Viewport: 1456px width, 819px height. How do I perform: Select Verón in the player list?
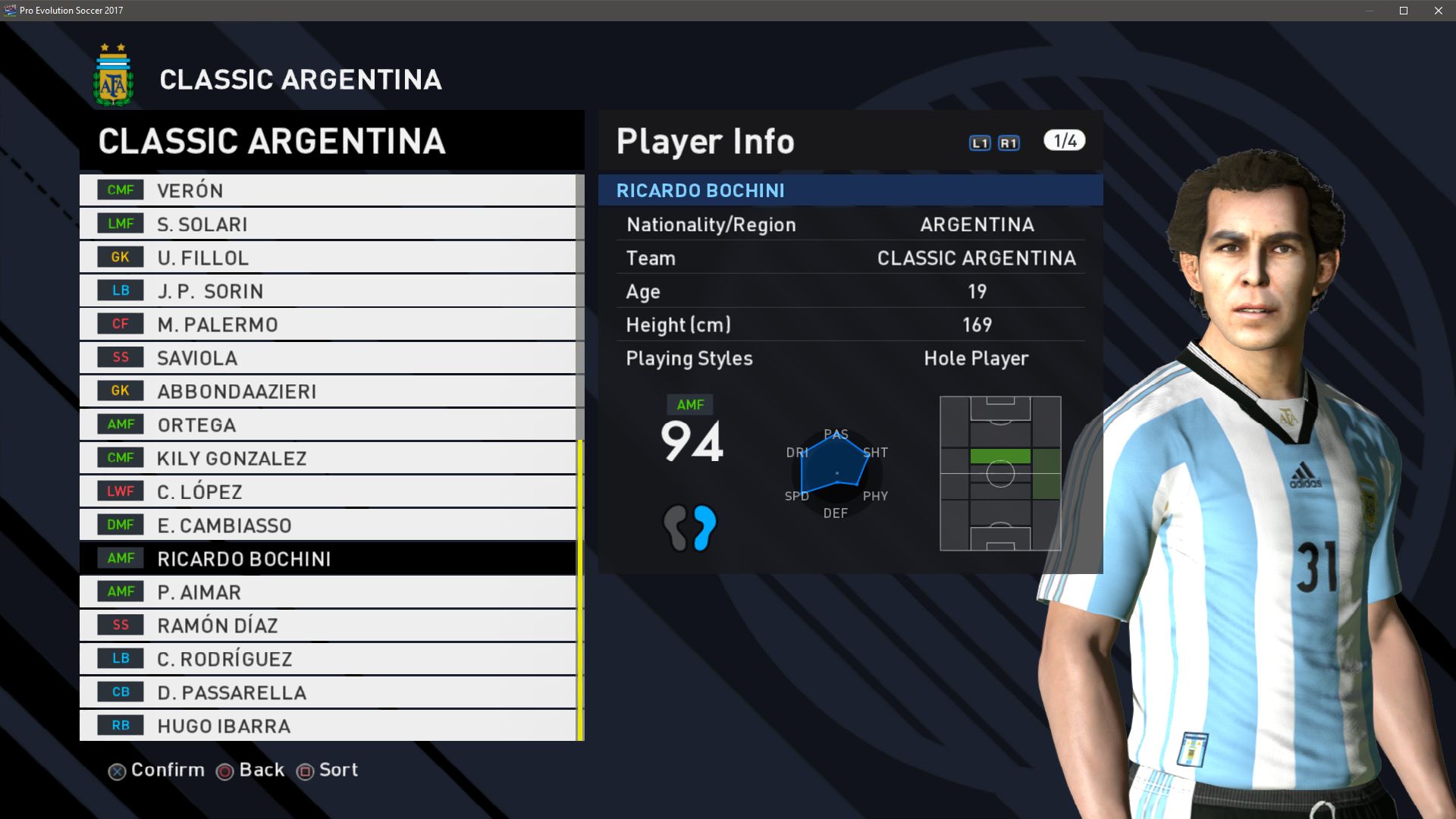[328, 190]
